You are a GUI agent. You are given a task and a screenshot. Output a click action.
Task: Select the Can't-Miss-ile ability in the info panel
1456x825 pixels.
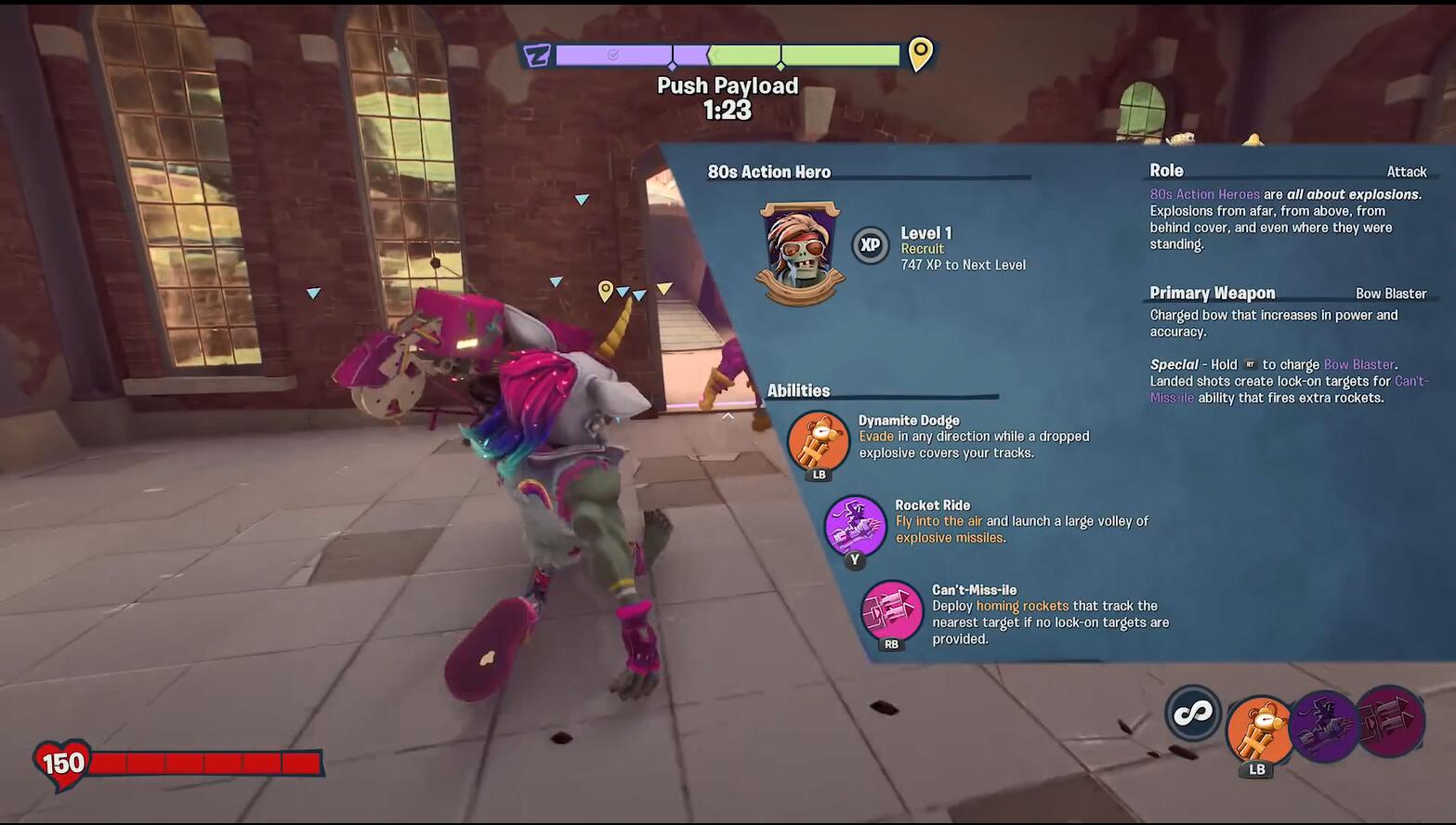tap(892, 610)
